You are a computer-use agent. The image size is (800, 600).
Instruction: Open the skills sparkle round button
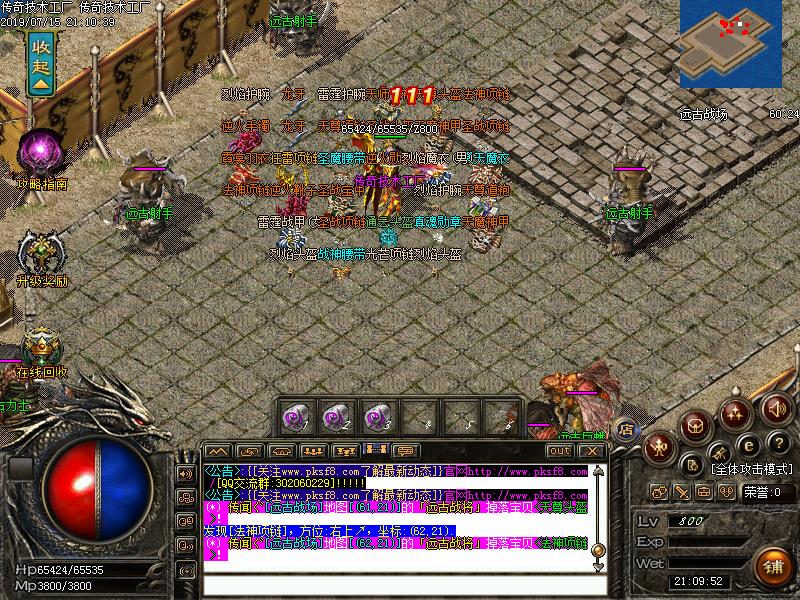pos(736,411)
